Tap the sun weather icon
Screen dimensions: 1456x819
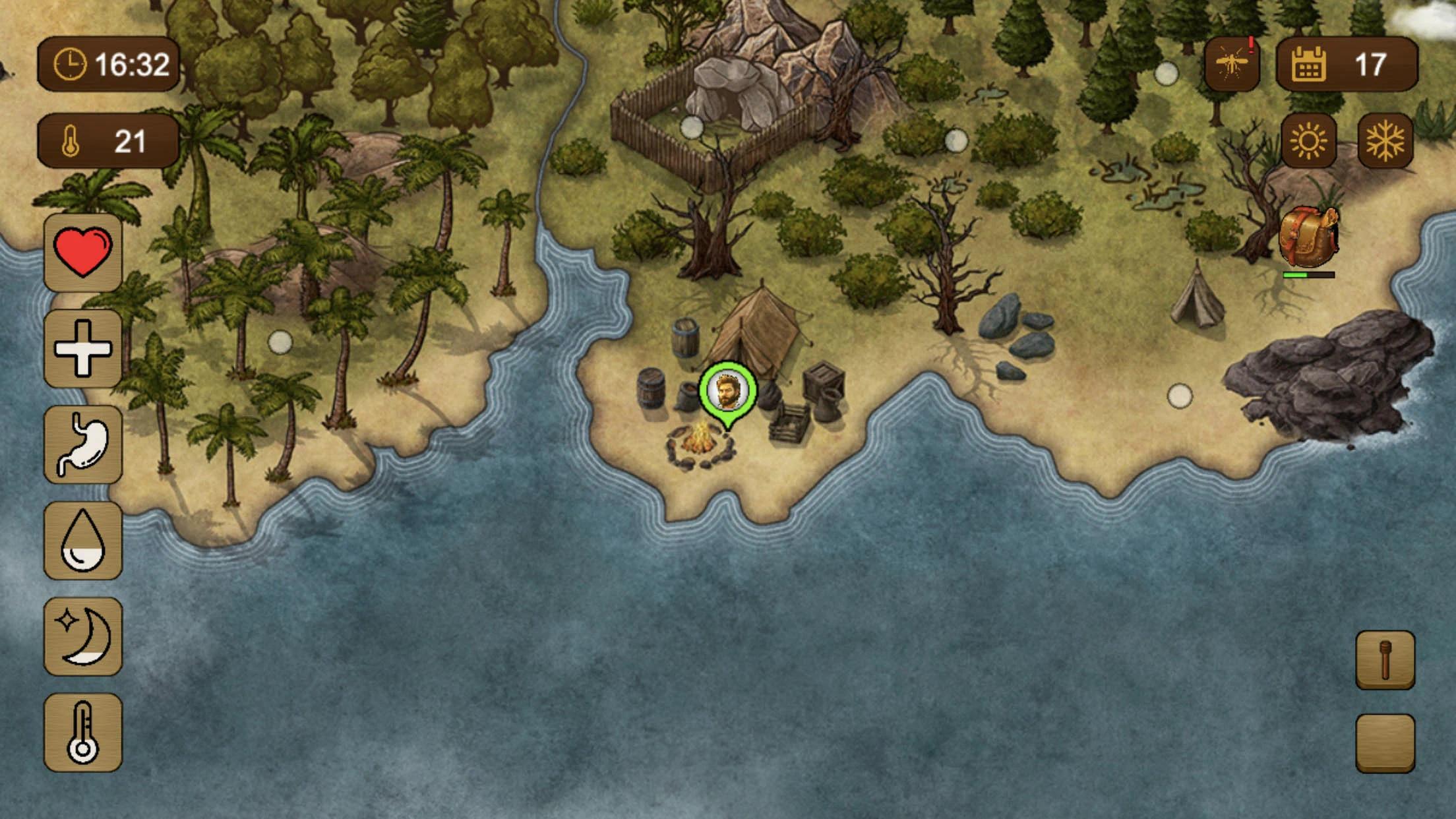[1308, 141]
